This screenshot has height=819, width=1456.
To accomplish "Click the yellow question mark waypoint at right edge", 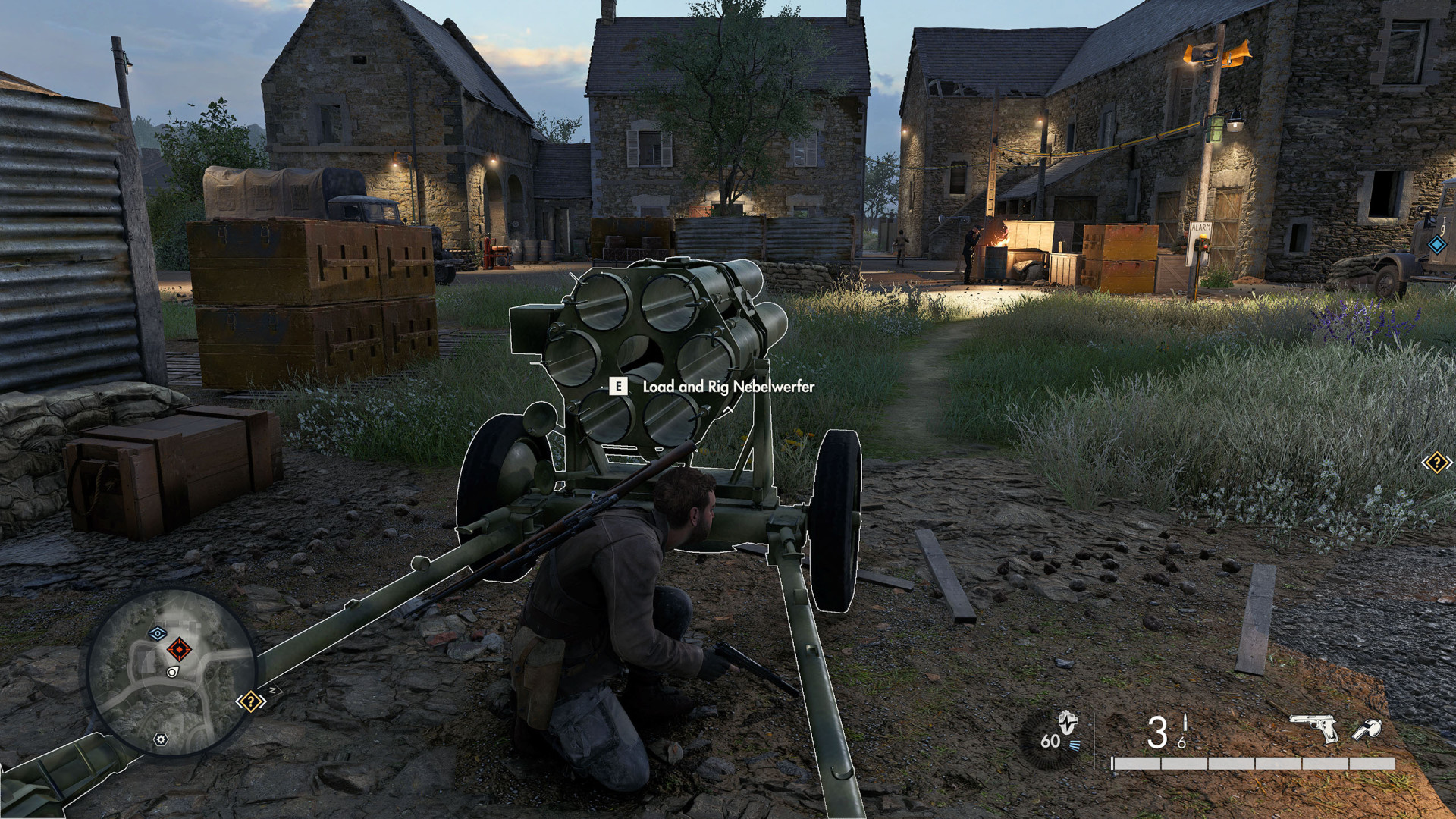I will [x=1436, y=462].
